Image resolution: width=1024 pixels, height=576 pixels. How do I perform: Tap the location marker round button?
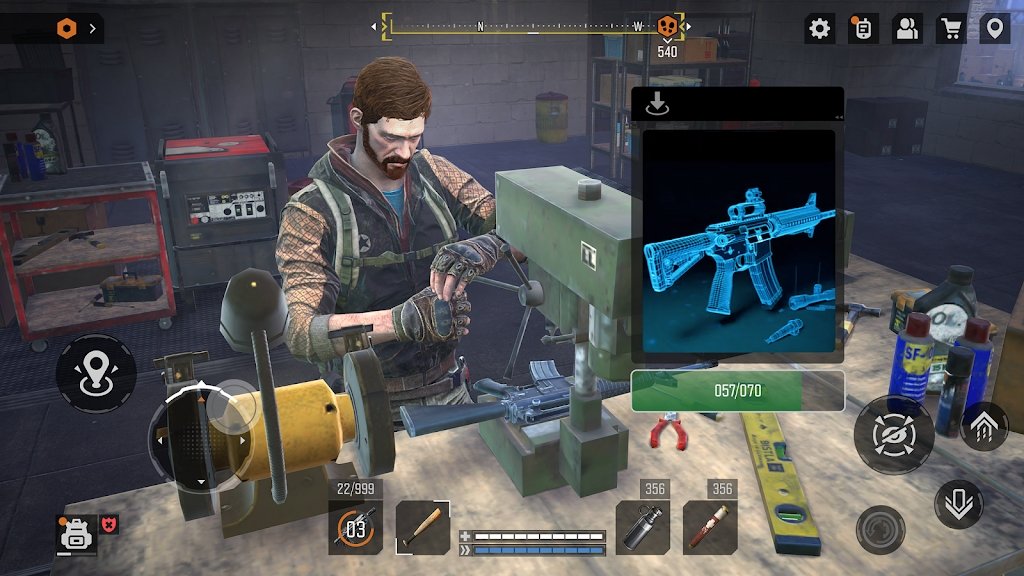pos(96,374)
